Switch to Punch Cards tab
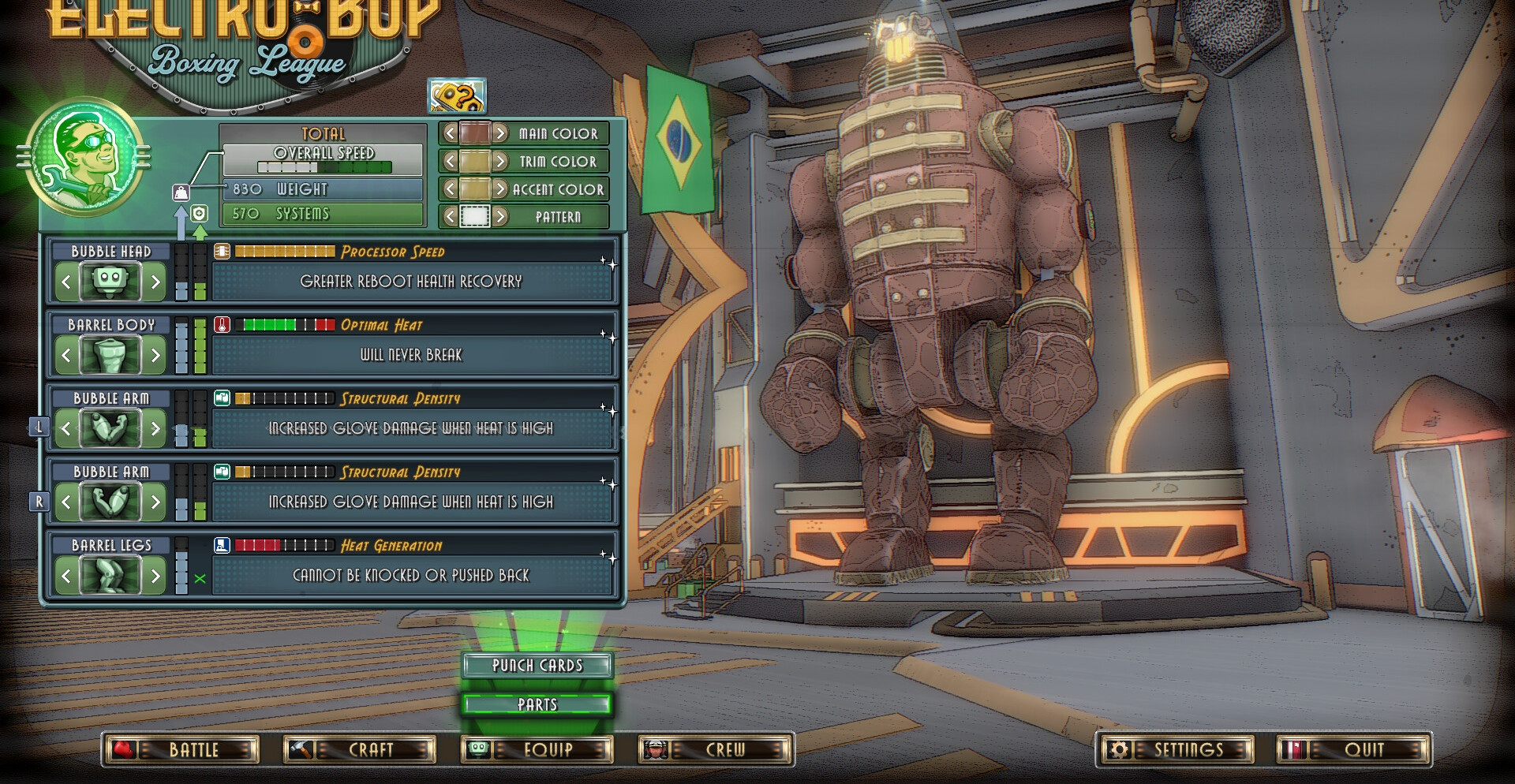Image resolution: width=1515 pixels, height=784 pixels. pyautogui.click(x=537, y=666)
